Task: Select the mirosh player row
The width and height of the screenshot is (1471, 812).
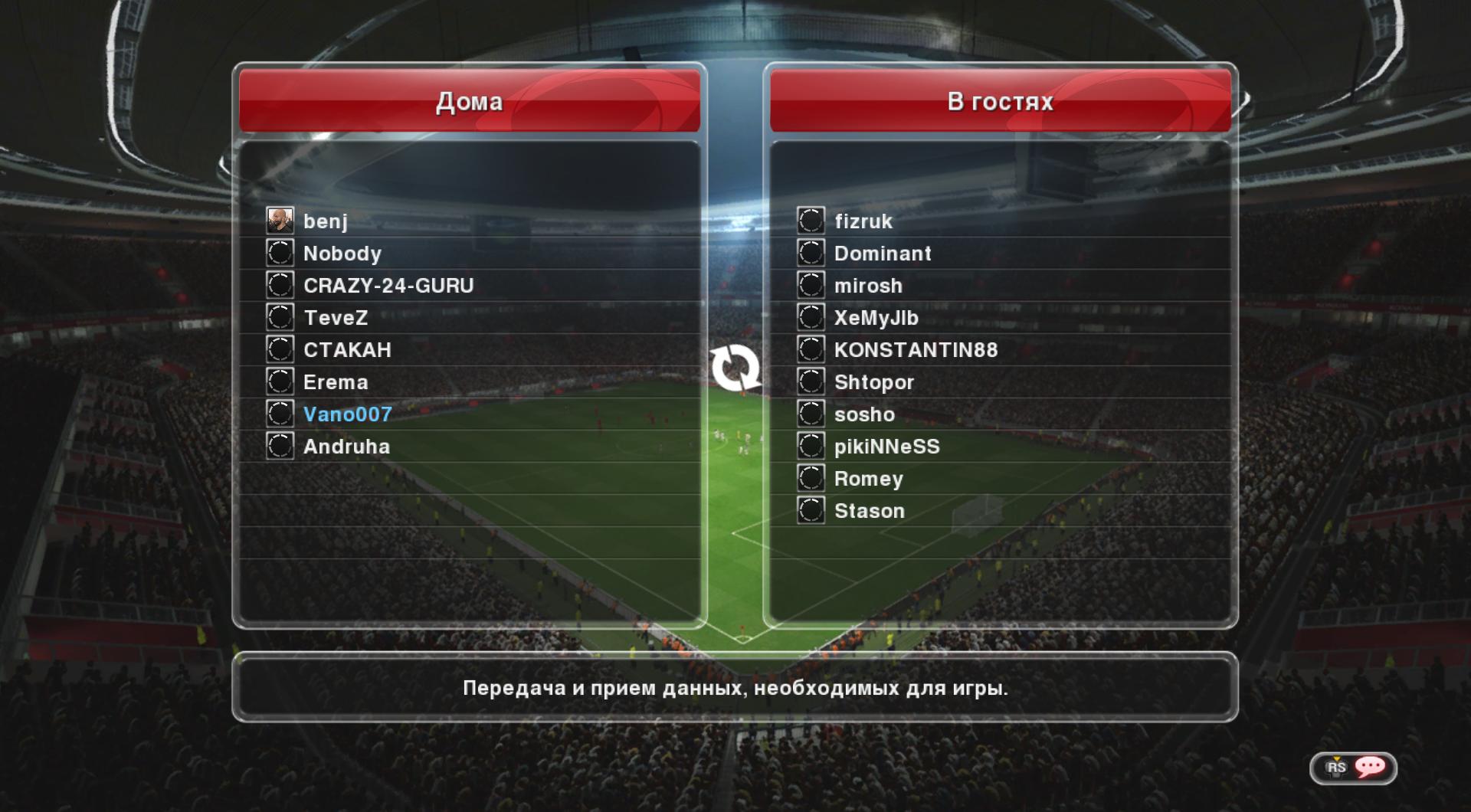Action: [868, 286]
